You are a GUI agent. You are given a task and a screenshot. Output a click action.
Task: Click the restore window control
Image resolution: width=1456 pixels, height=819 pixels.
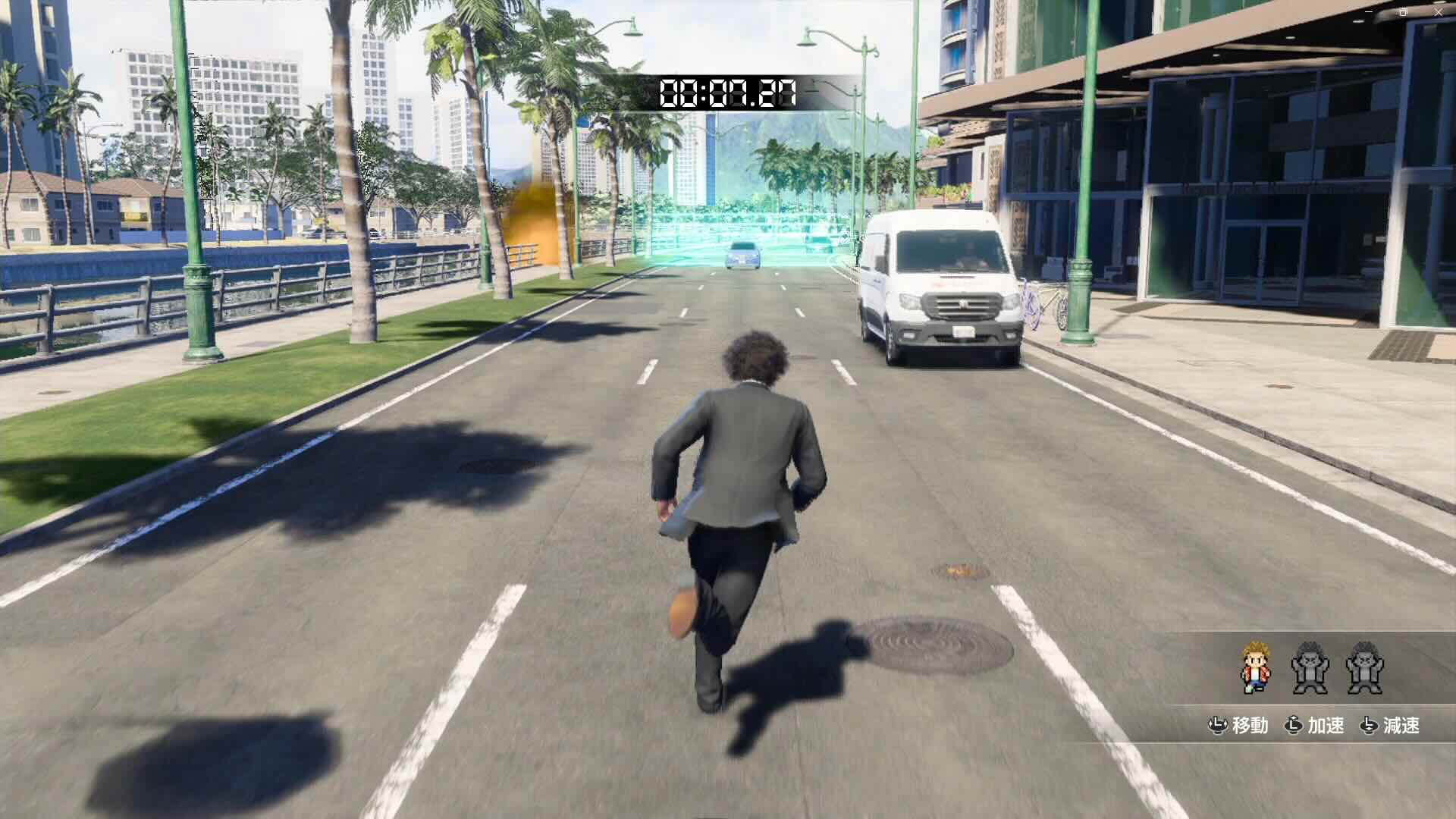[1403, 12]
